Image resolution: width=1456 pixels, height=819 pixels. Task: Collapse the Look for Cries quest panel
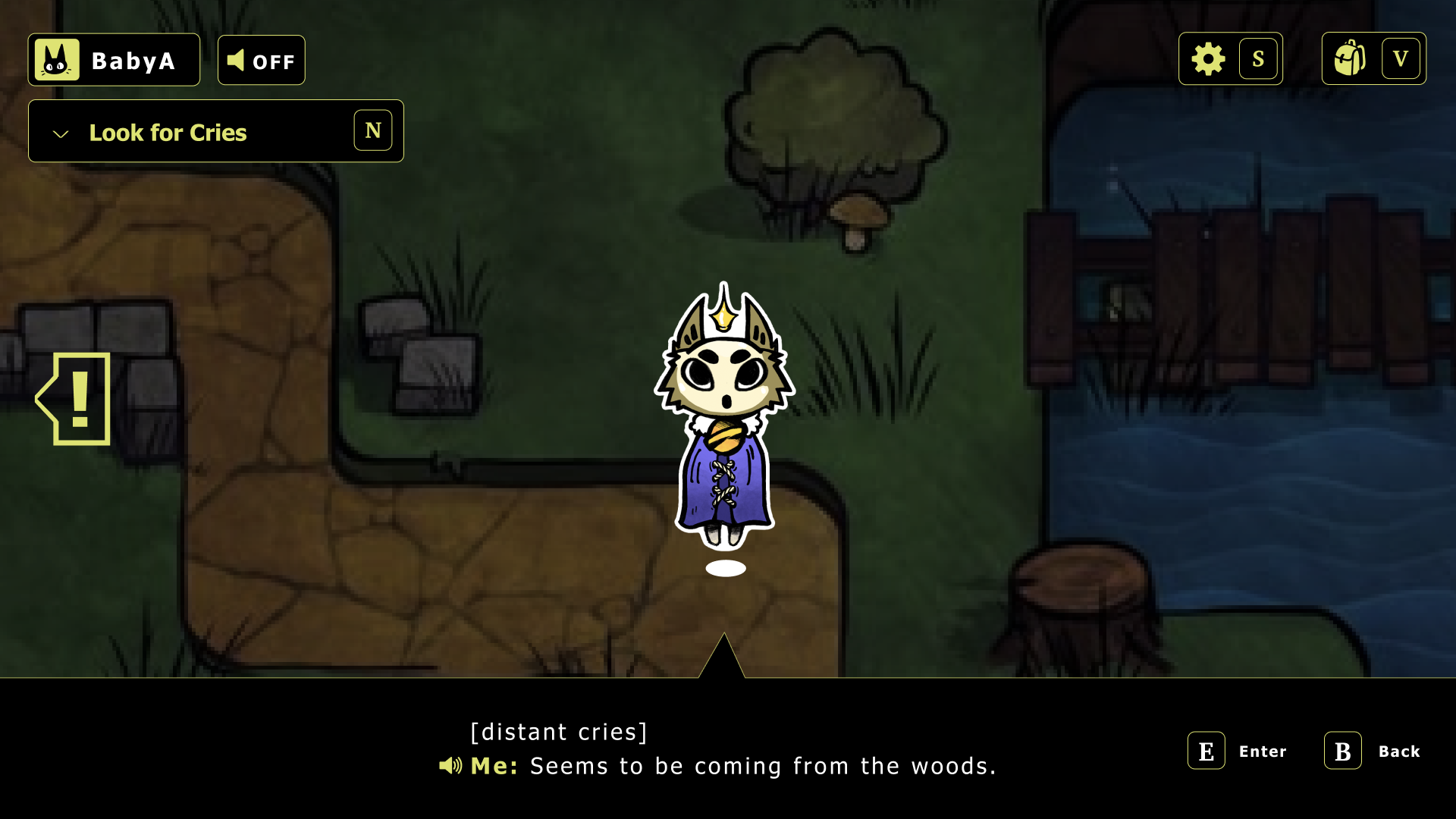pos(61,133)
